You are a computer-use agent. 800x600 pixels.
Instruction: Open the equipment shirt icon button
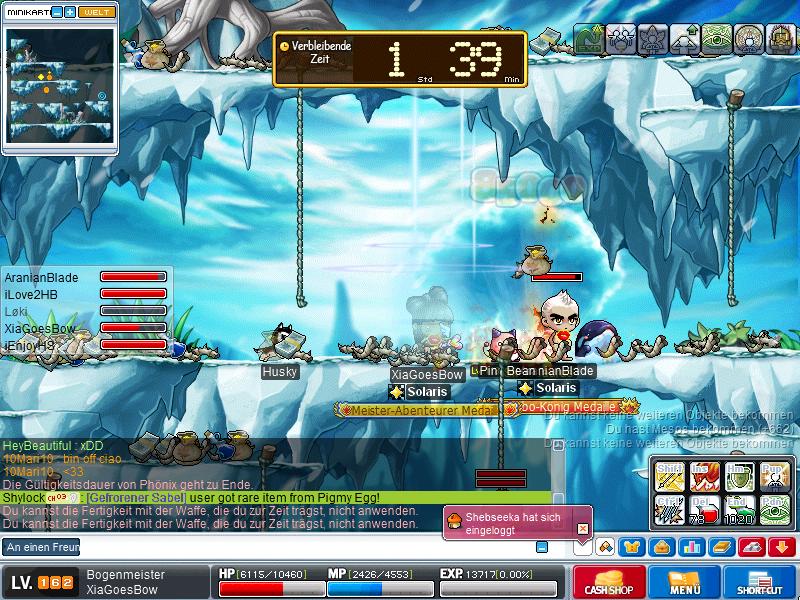(x=632, y=547)
